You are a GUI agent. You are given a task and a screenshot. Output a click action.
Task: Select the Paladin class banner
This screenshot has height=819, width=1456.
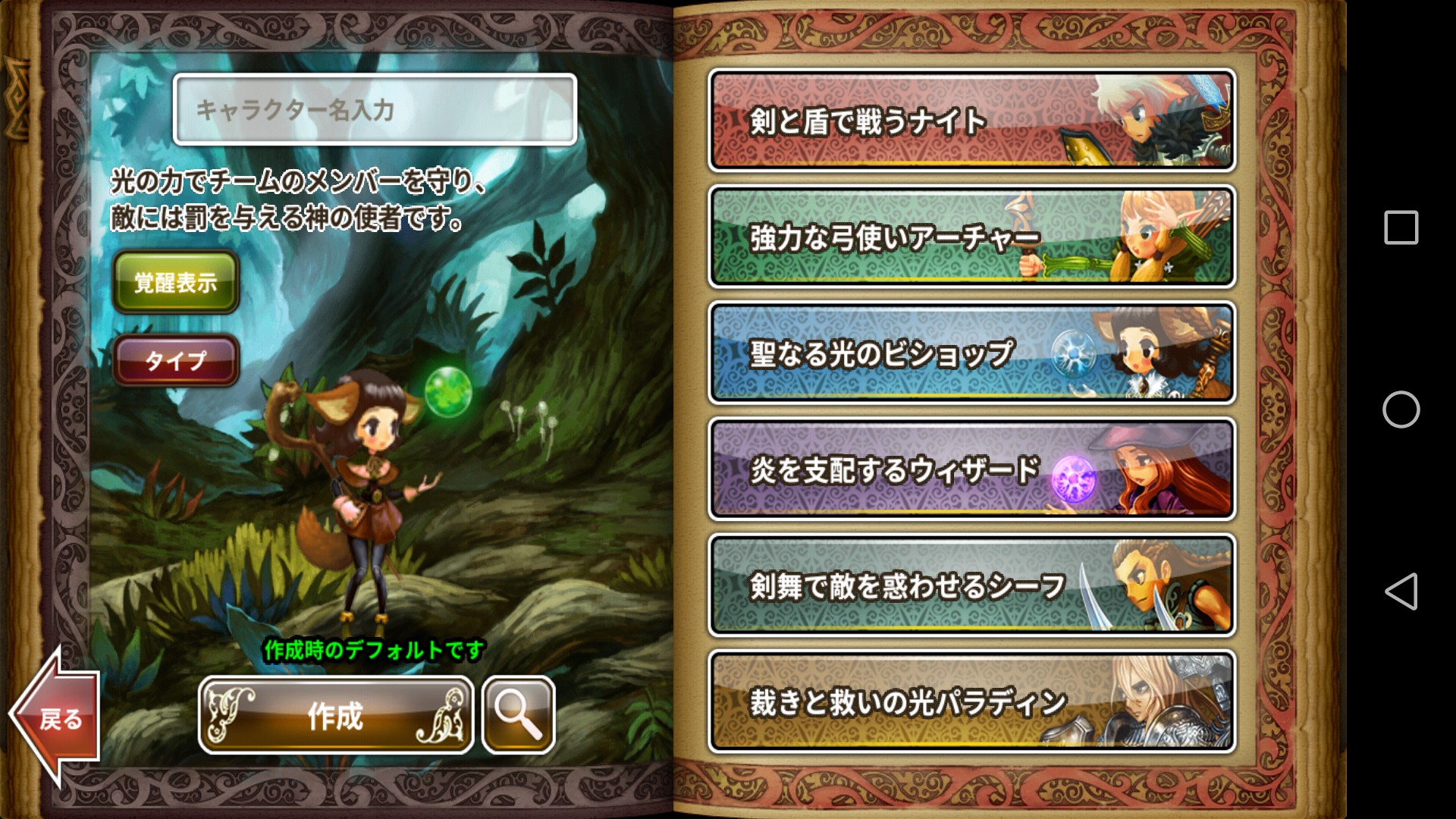pos(971,701)
